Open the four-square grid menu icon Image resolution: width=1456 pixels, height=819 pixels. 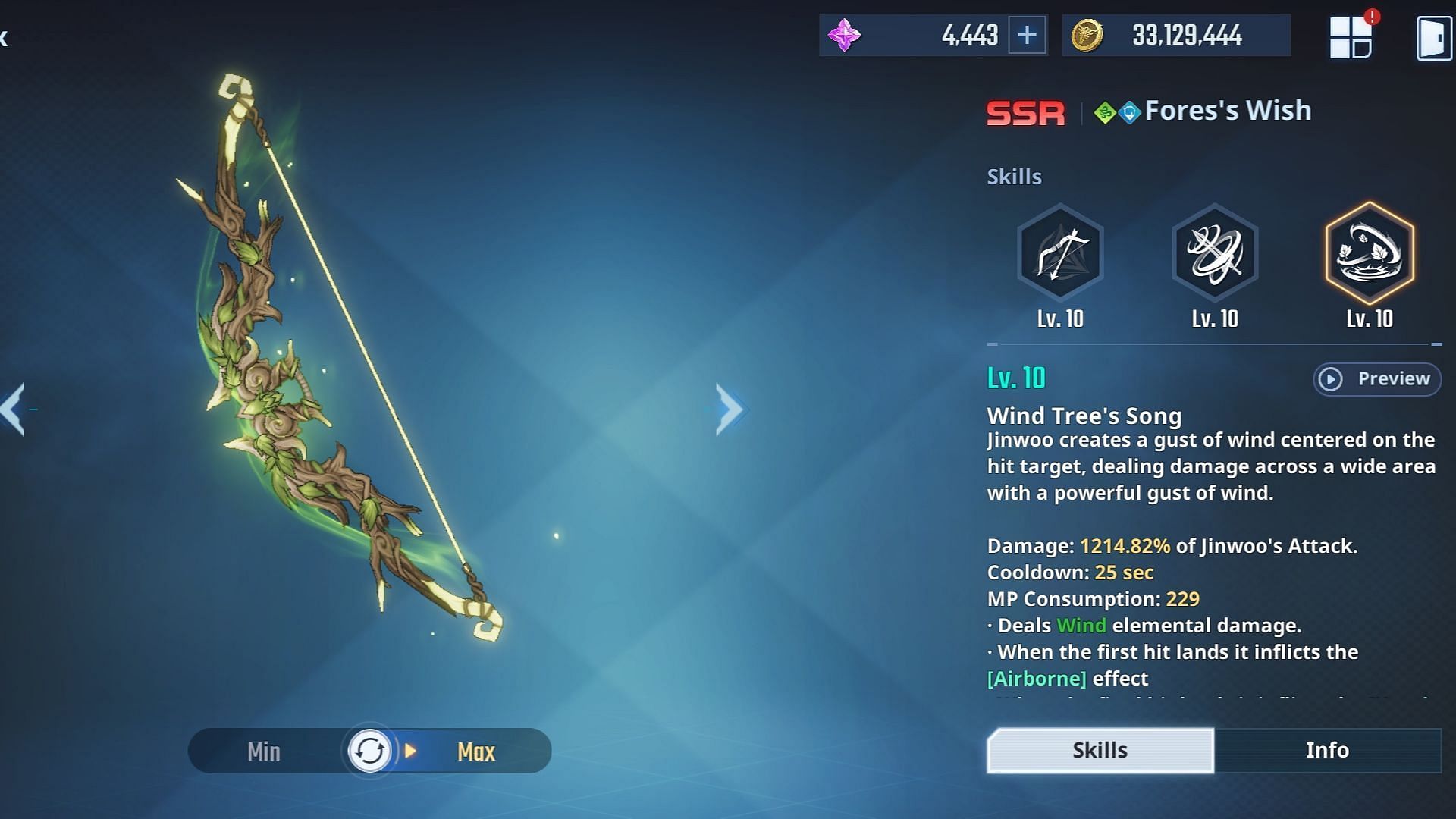(1351, 37)
